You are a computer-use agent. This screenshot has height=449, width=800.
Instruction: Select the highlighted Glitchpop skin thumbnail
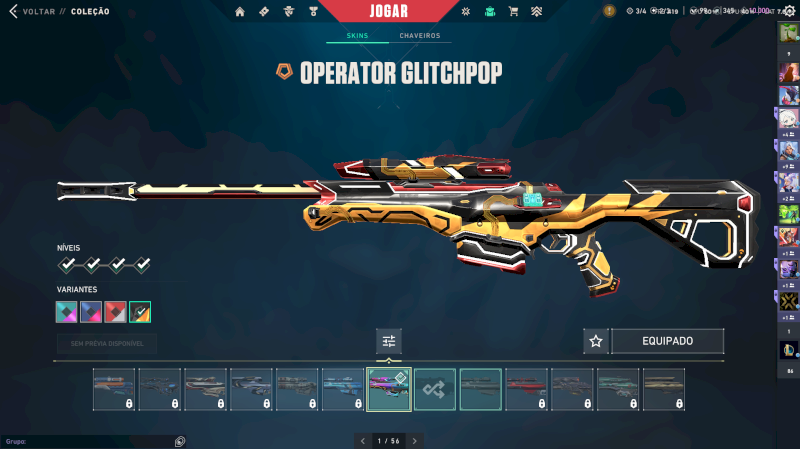pos(389,389)
